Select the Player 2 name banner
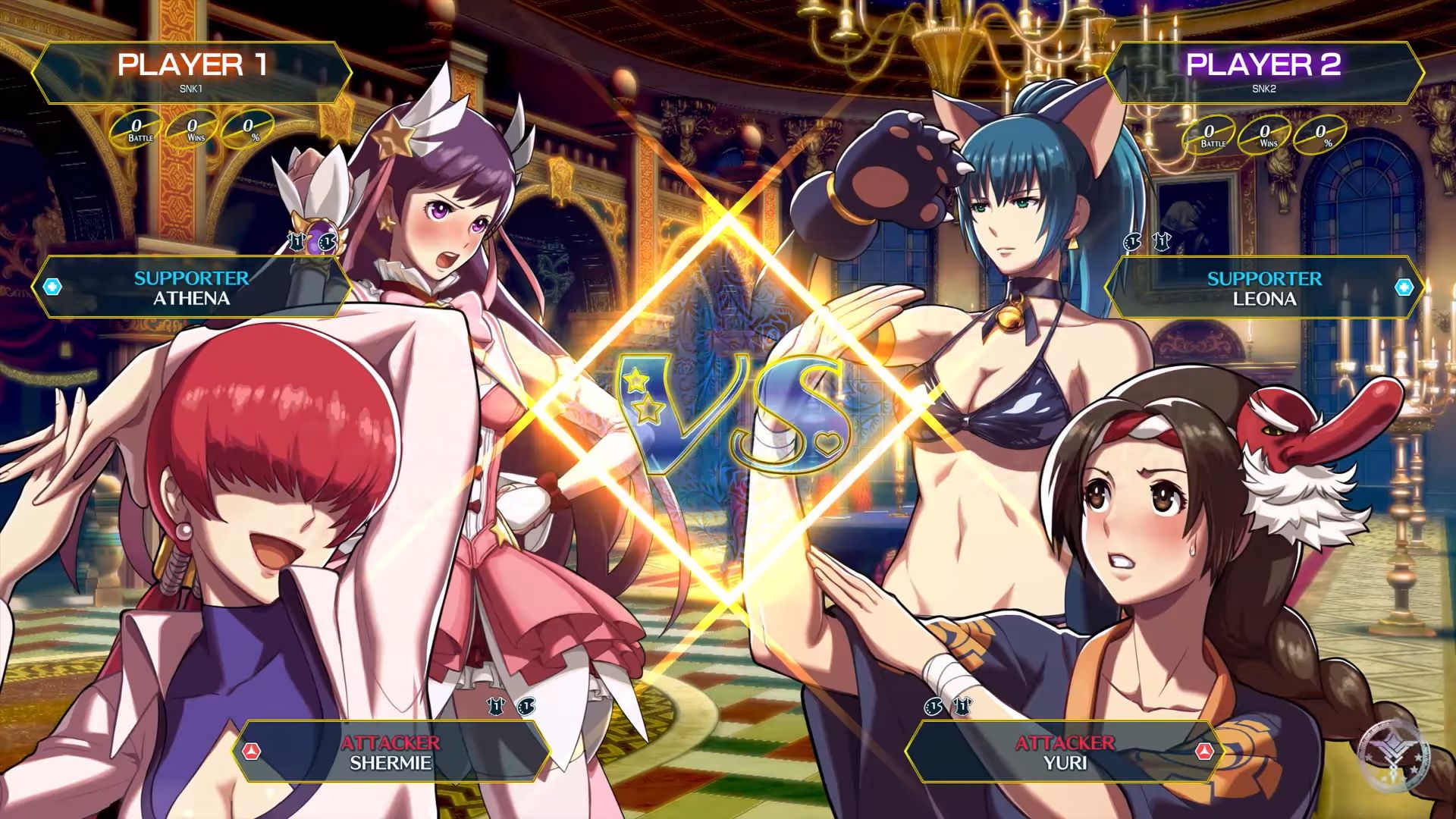 click(x=1263, y=72)
